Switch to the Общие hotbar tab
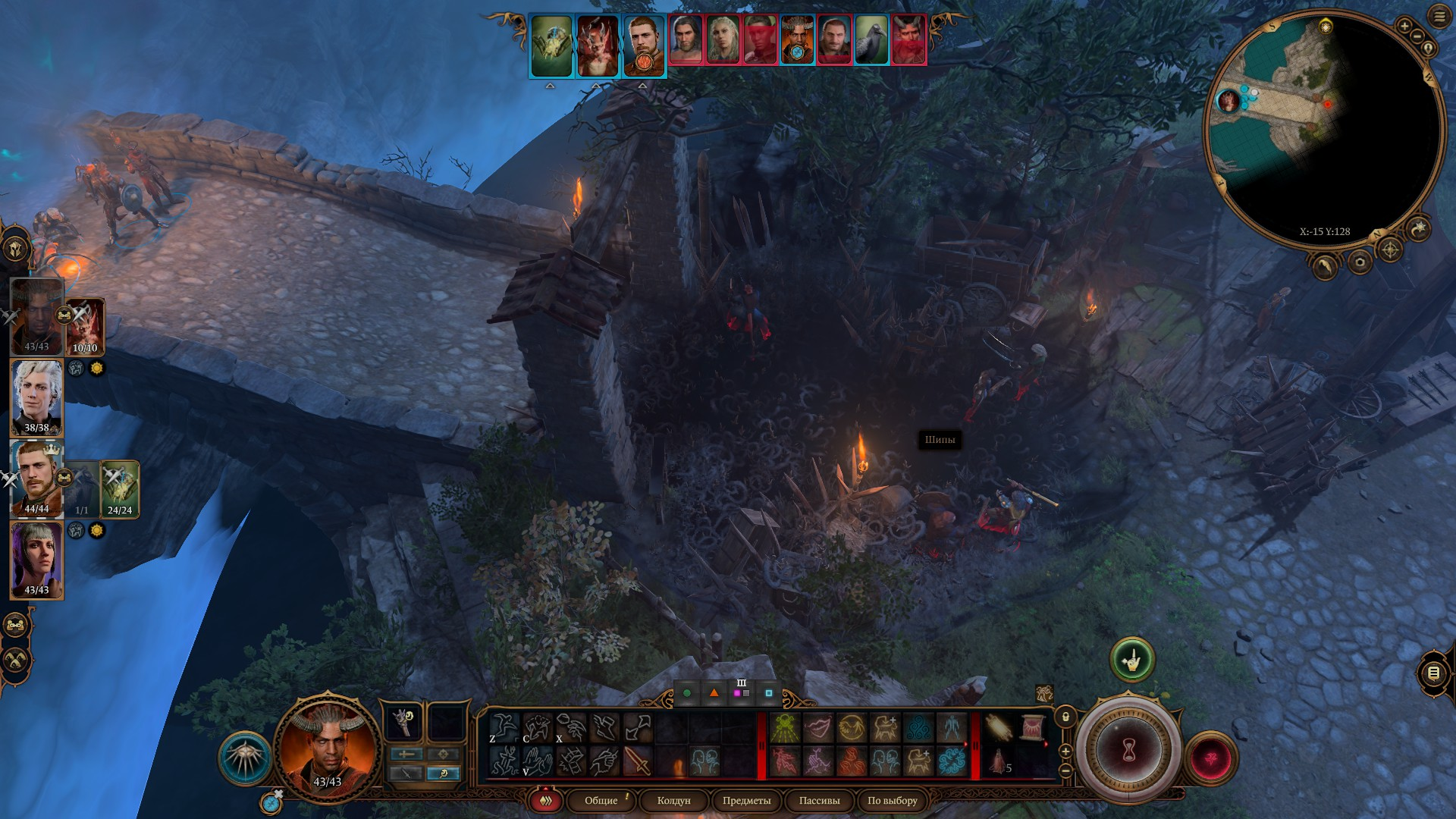 (601, 801)
